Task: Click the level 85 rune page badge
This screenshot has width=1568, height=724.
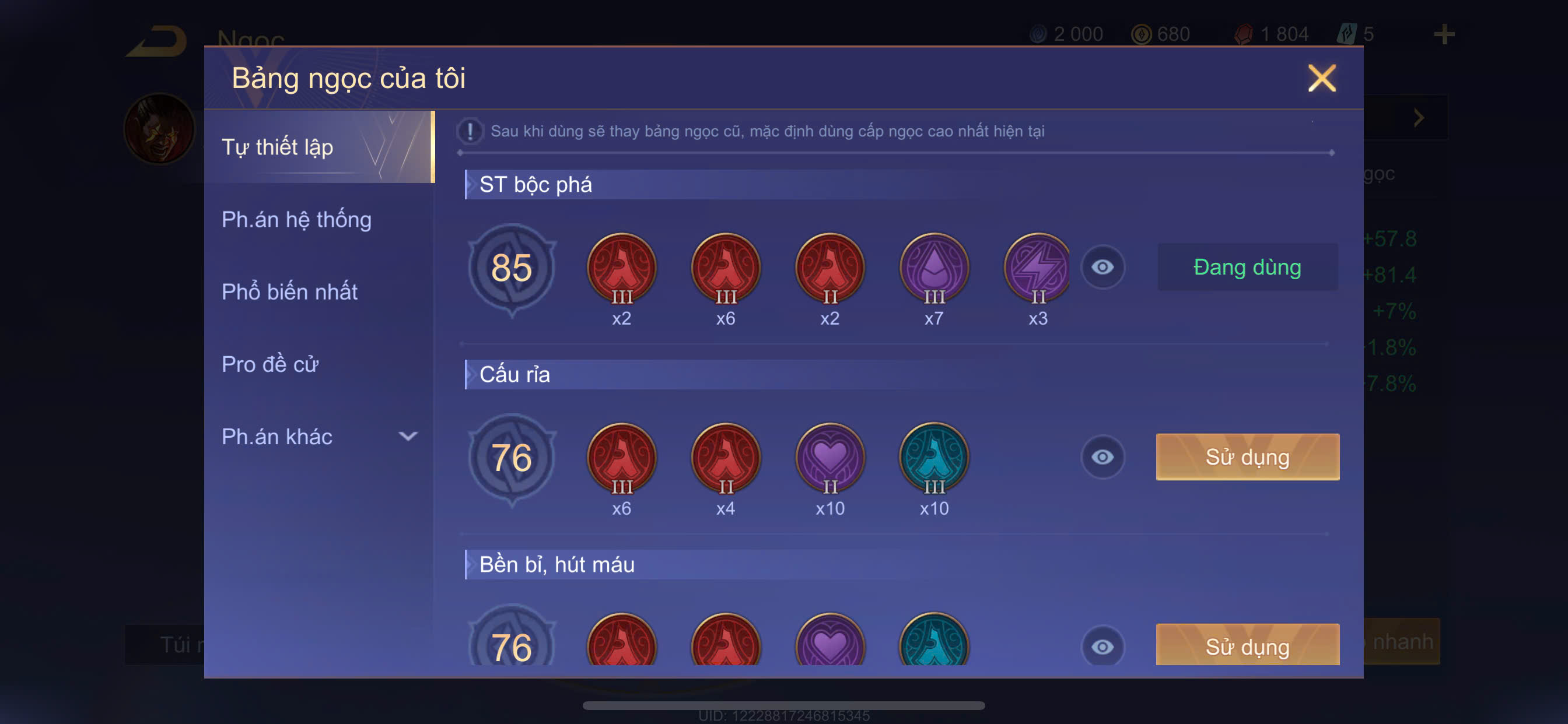Action: tap(512, 268)
